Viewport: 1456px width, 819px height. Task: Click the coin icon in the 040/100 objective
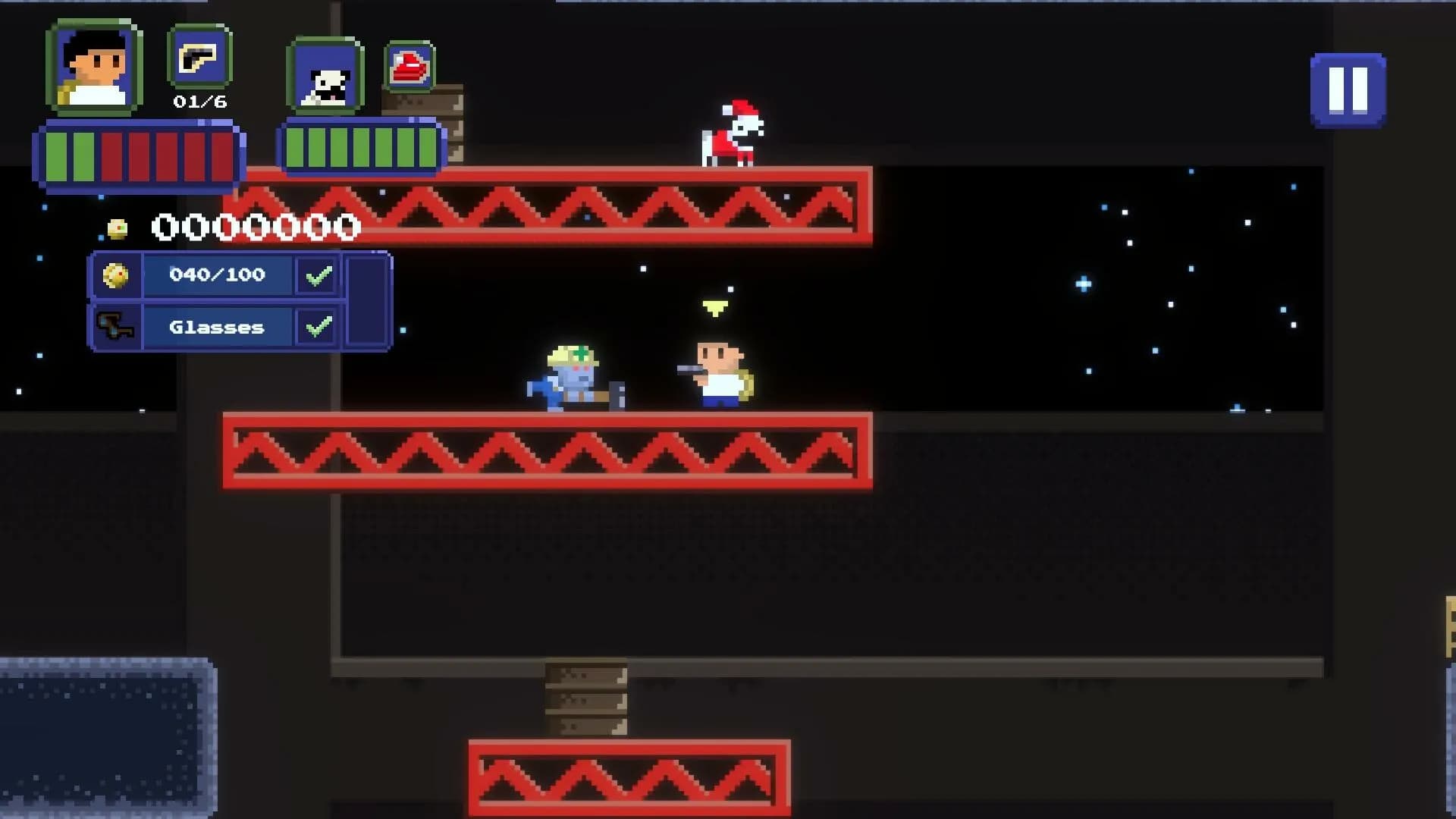118,275
